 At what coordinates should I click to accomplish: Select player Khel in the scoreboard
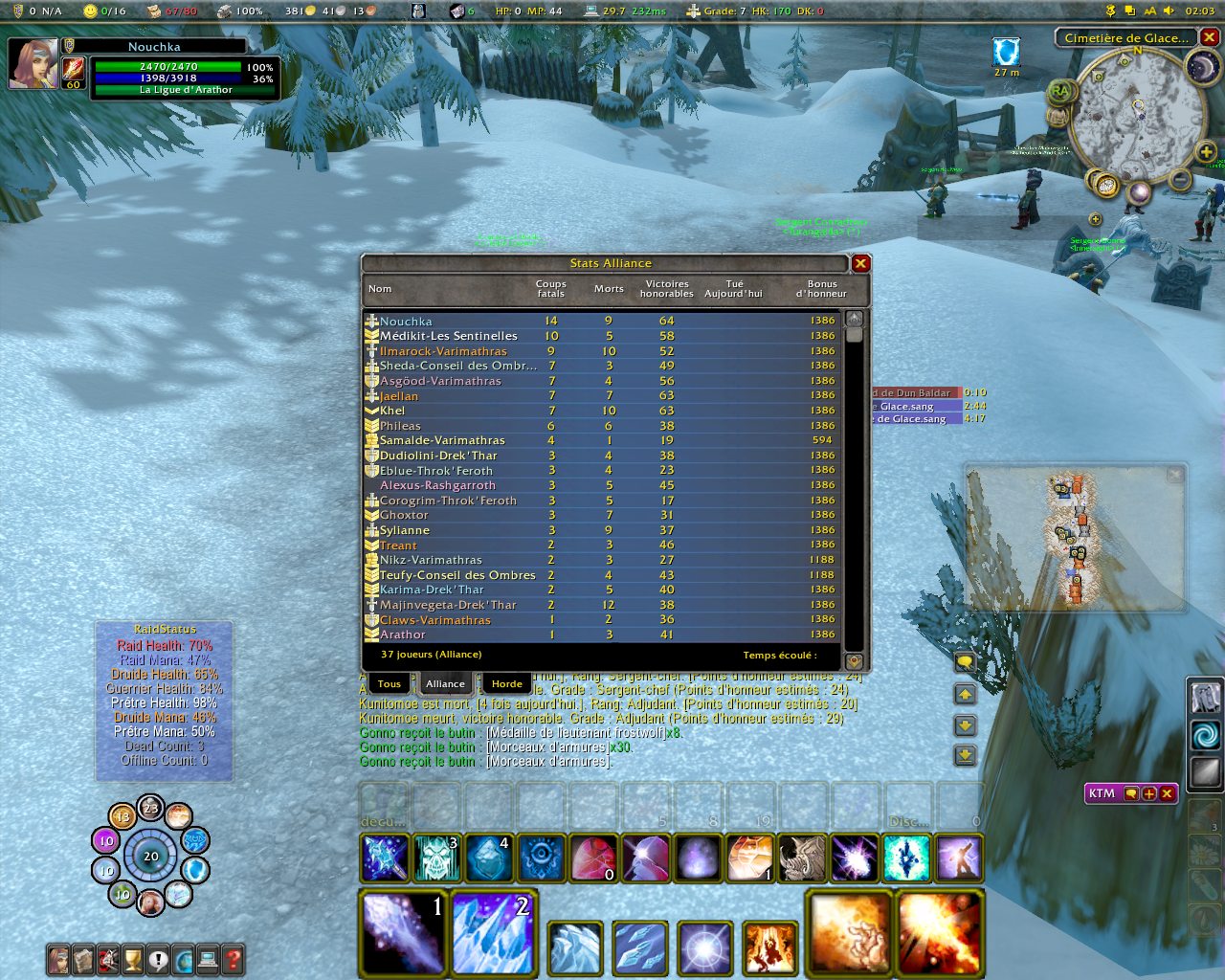point(392,411)
